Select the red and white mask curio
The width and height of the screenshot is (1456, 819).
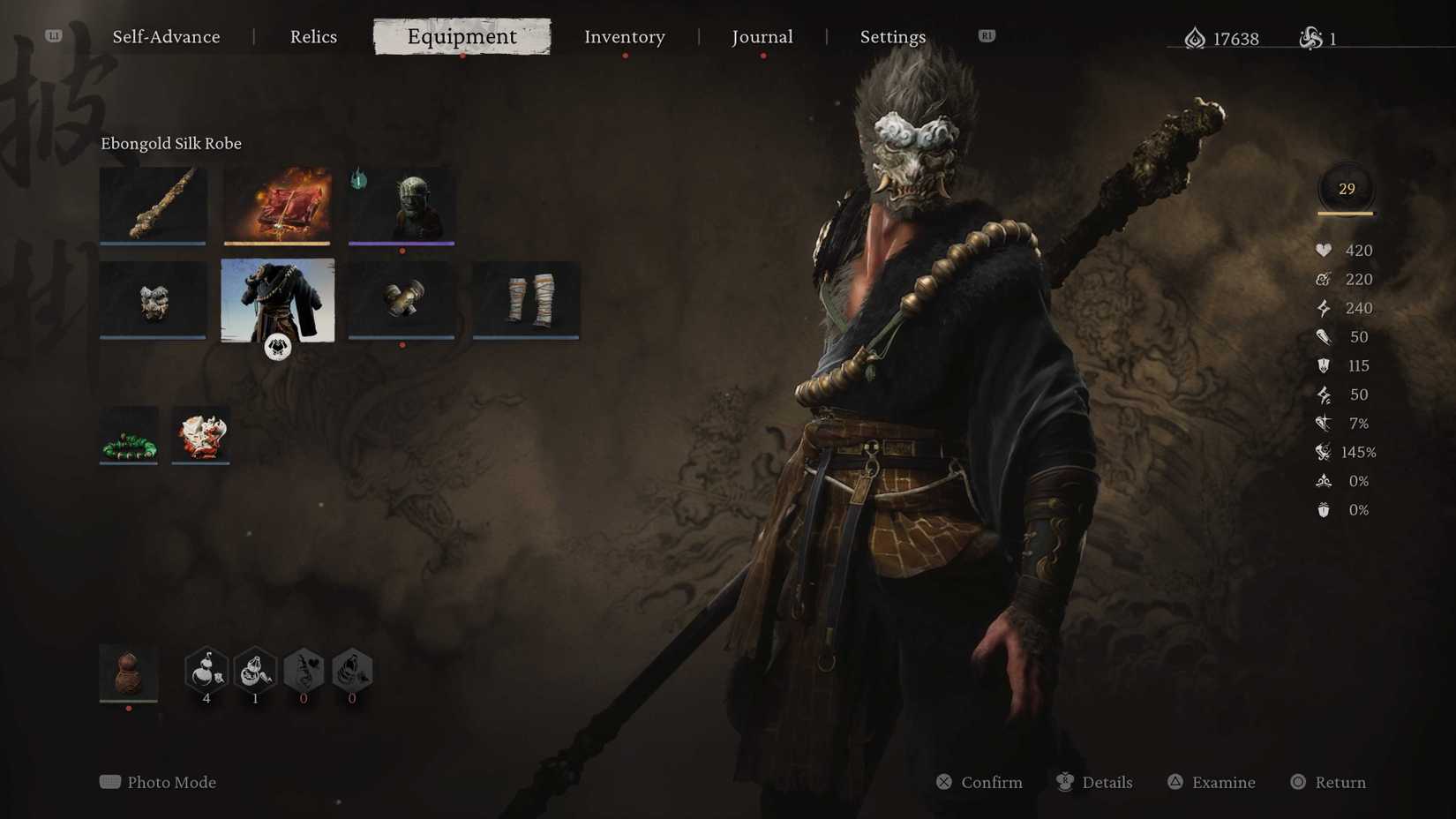pyautogui.click(x=200, y=435)
